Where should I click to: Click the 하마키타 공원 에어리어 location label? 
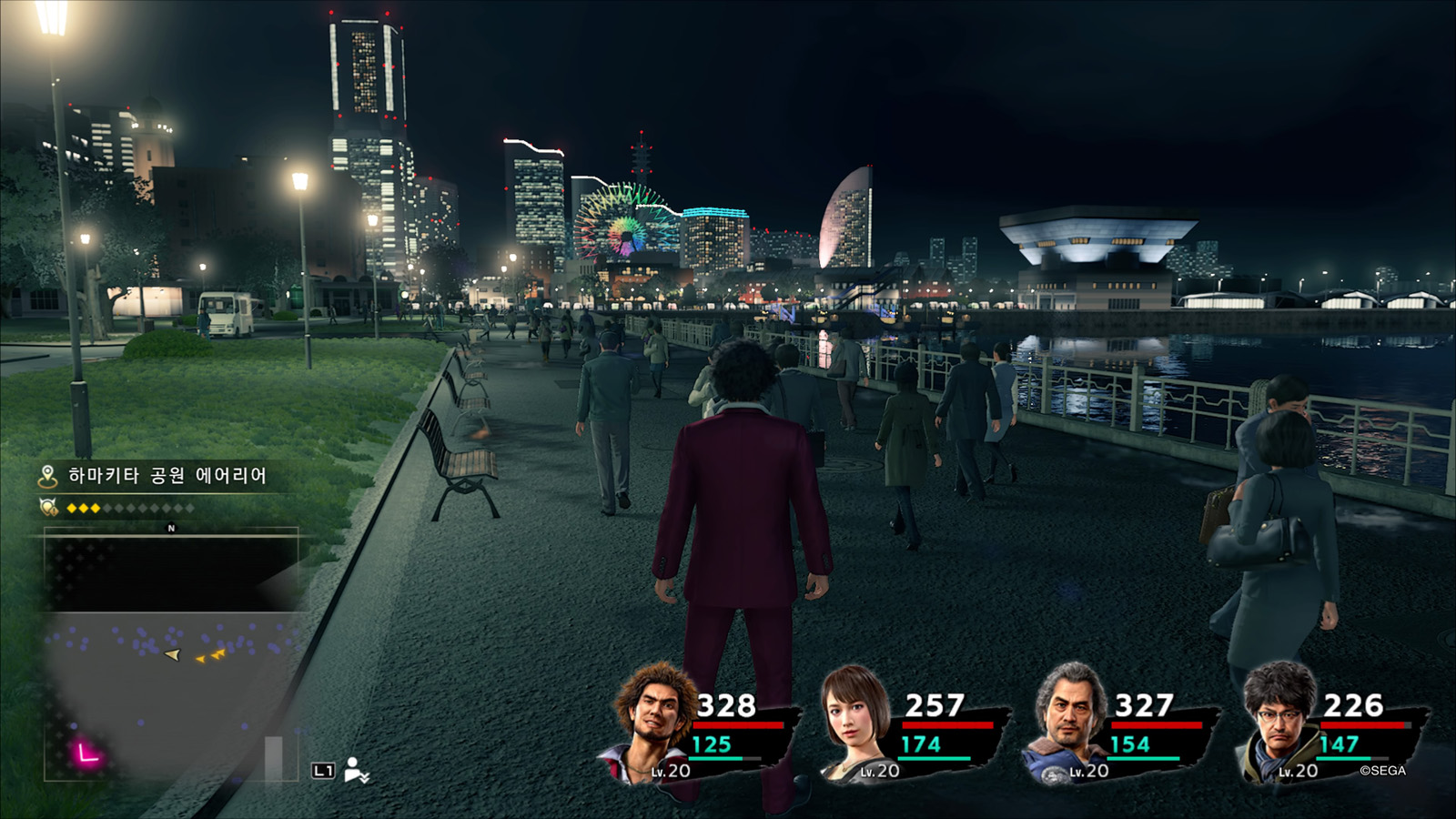tap(167, 476)
